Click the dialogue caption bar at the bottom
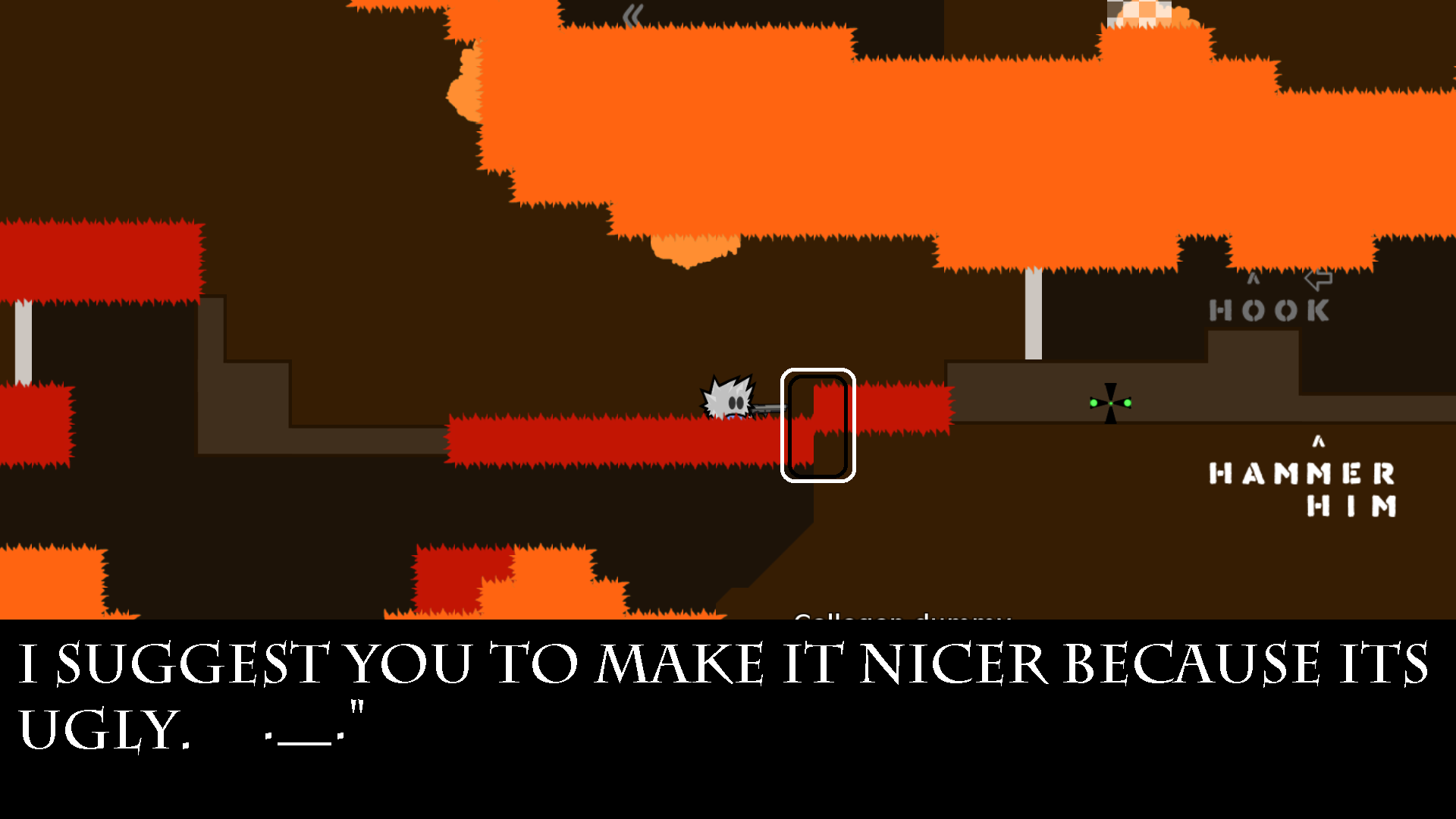The image size is (1456, 819). pyautogui.click(x=728, y=698)
